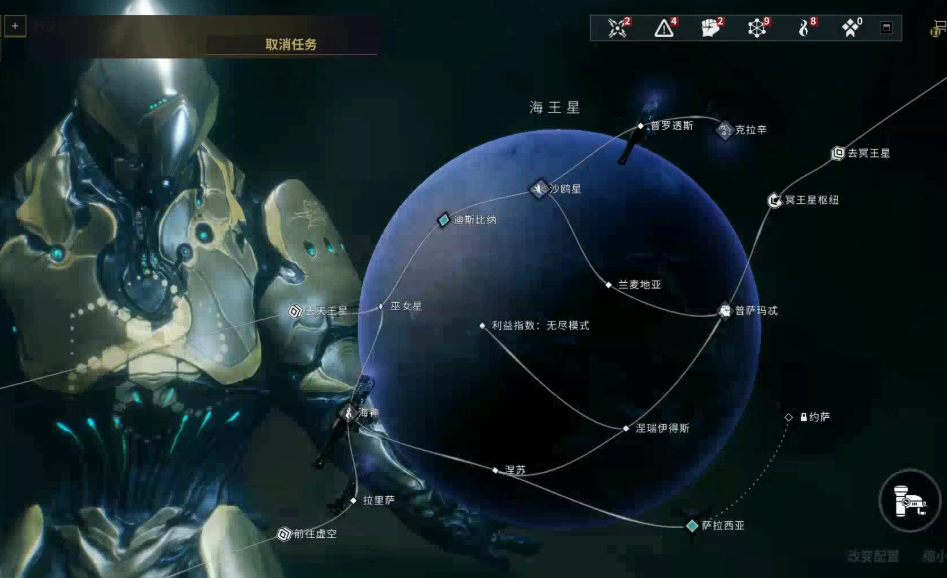Open the four-diamond icon showing 0
This screenshot has width=947, height=578.
850,28
